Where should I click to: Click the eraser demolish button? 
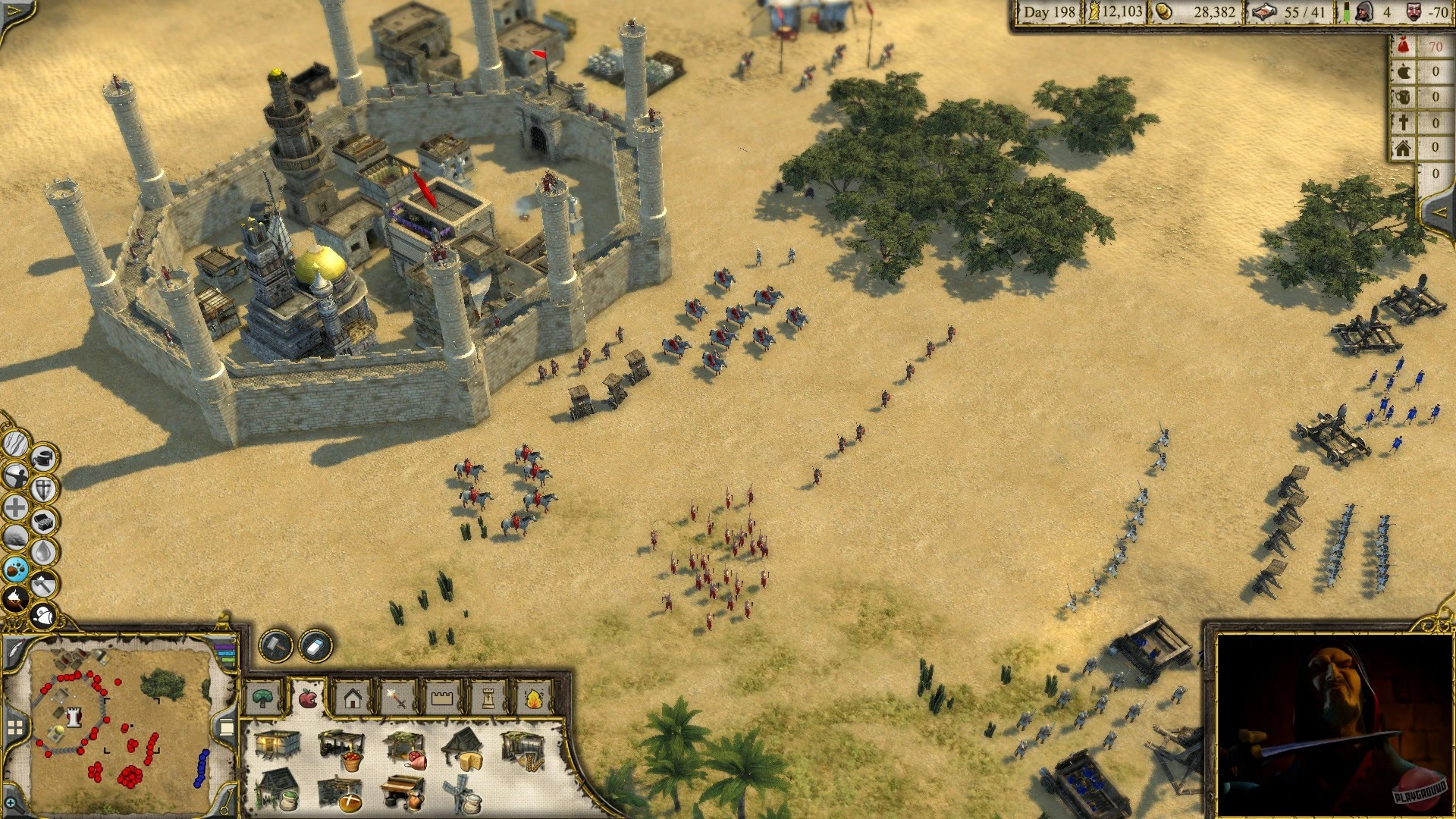click(313, 645)
